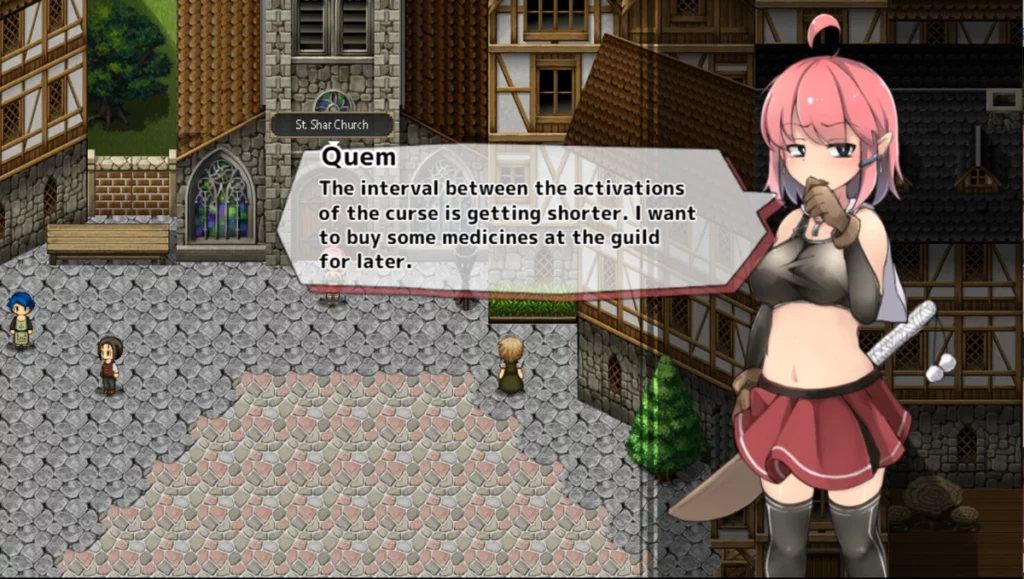Advance Quem's dialogue by clicking the speech box
This screenshot has width=1024, height=579.
click(x=510, y=222)
